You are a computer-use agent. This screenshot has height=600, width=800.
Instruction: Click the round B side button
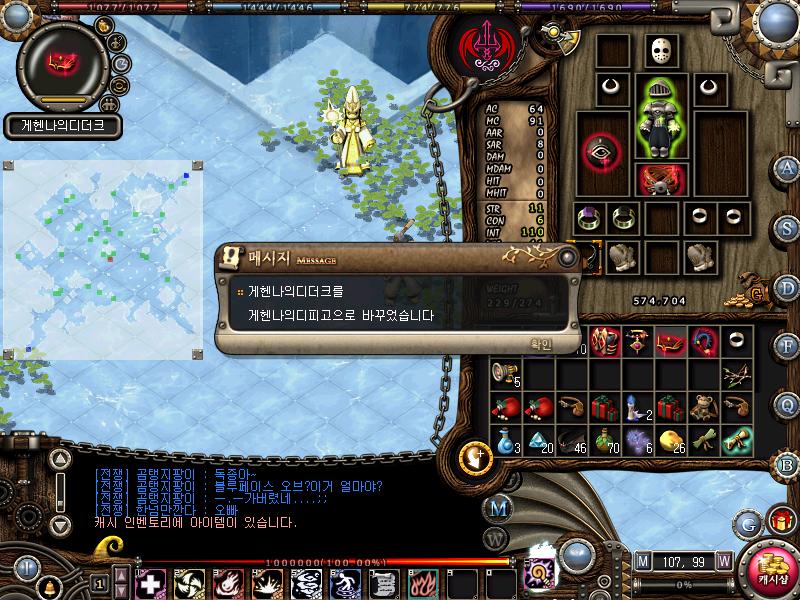pos(788,464)
